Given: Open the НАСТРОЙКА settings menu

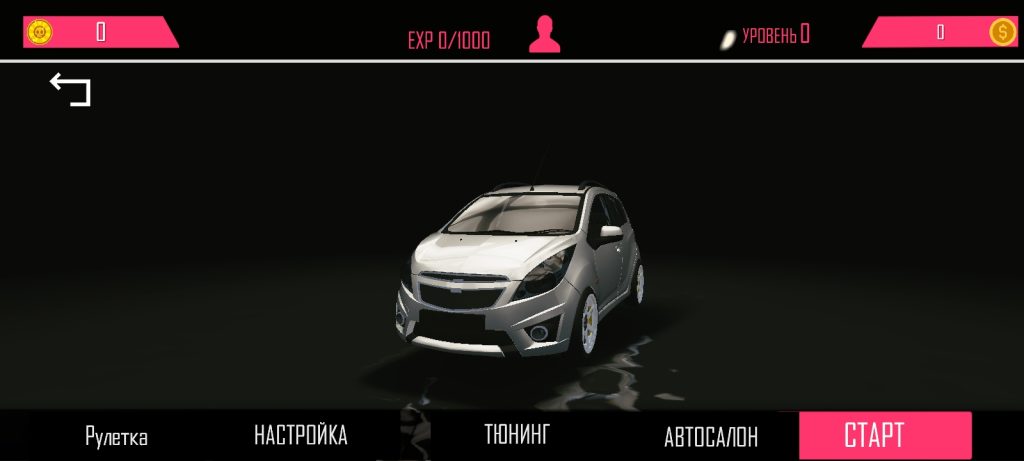Looking at the screenshot, I should tap(300, 435).
